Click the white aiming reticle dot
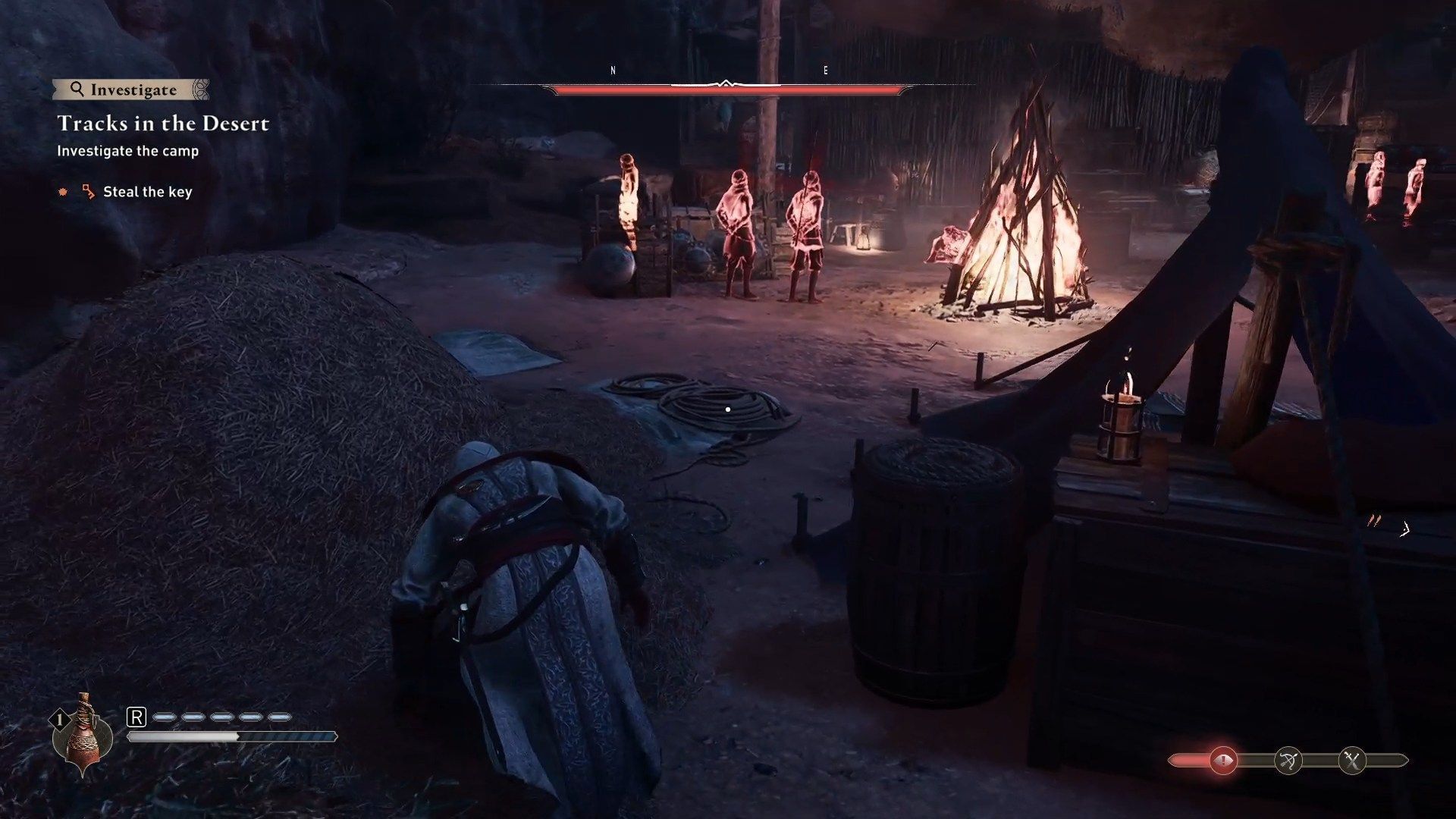The height and width of the screenshot is (819, 1456). [728, 408]
